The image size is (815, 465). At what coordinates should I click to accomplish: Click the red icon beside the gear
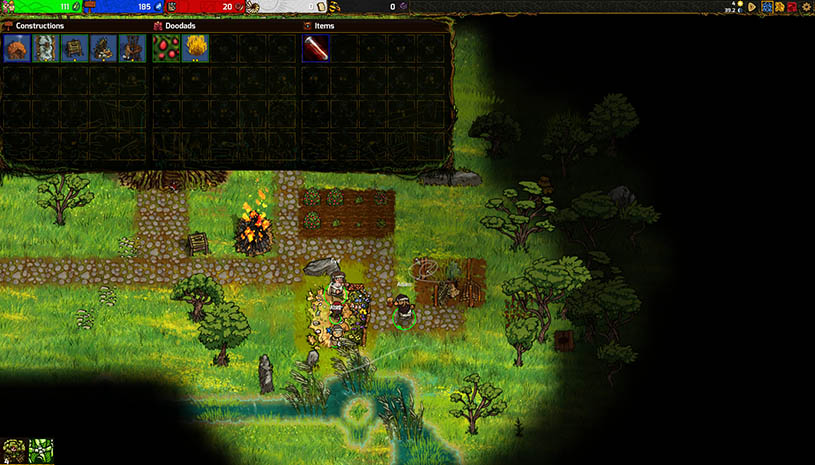792,7
